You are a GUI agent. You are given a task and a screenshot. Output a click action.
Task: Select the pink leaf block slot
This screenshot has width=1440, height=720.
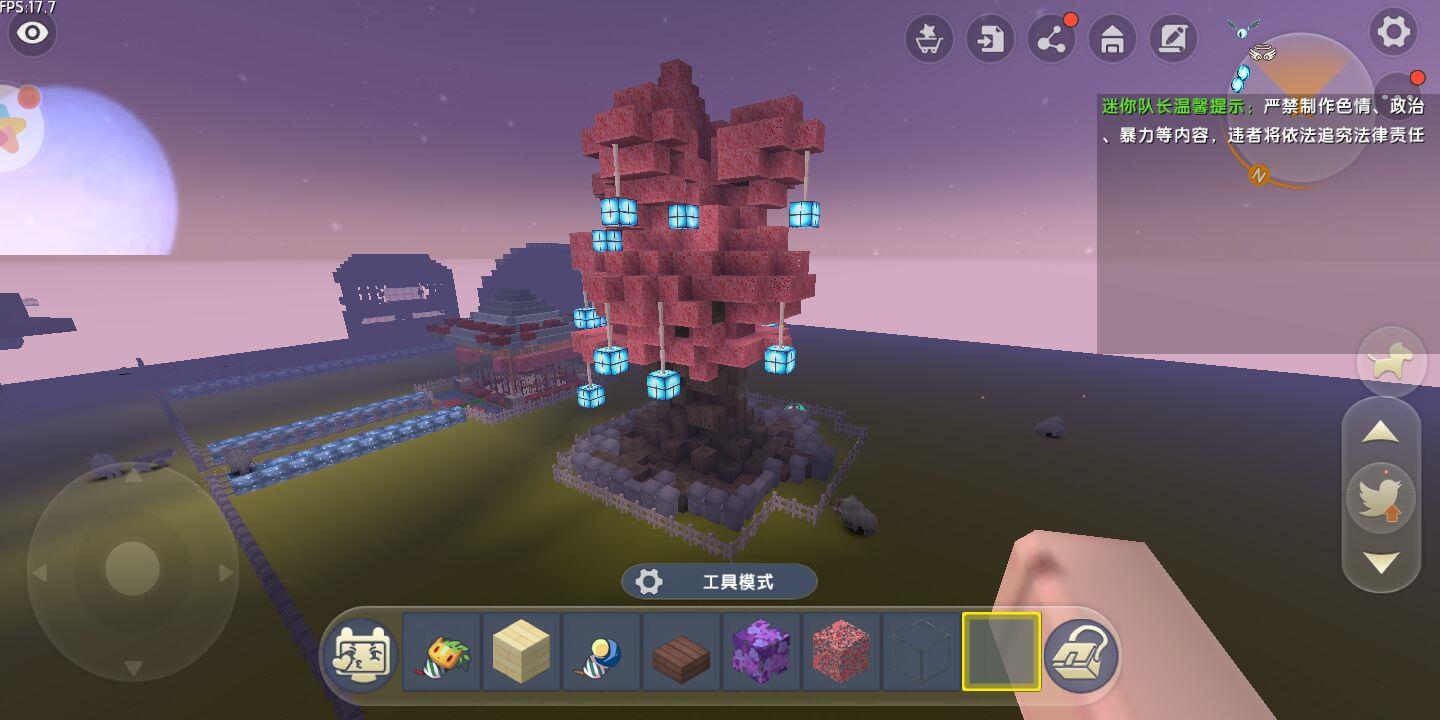(841, 653)
